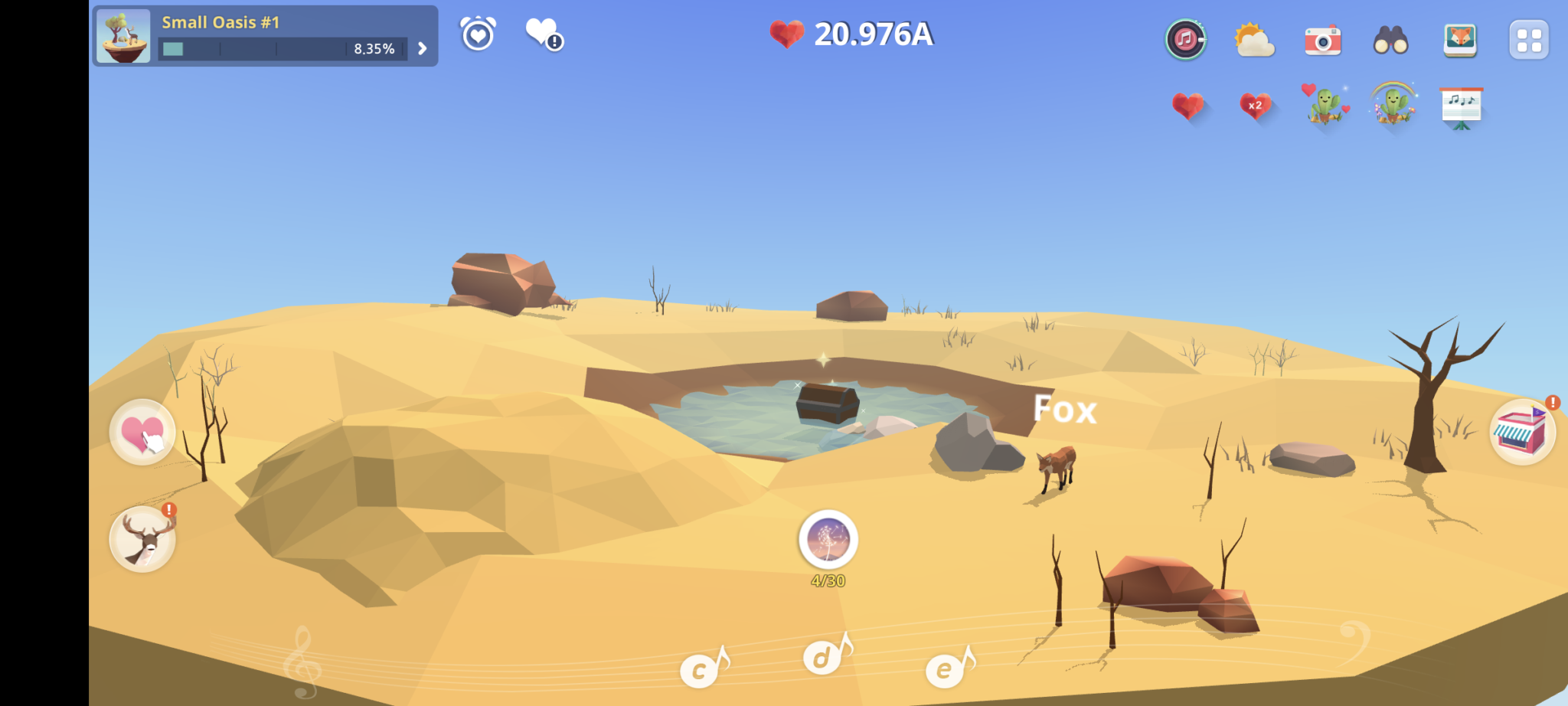
Task: Expand the Small Oasis #1 details chevron
Action: [420, 47]
